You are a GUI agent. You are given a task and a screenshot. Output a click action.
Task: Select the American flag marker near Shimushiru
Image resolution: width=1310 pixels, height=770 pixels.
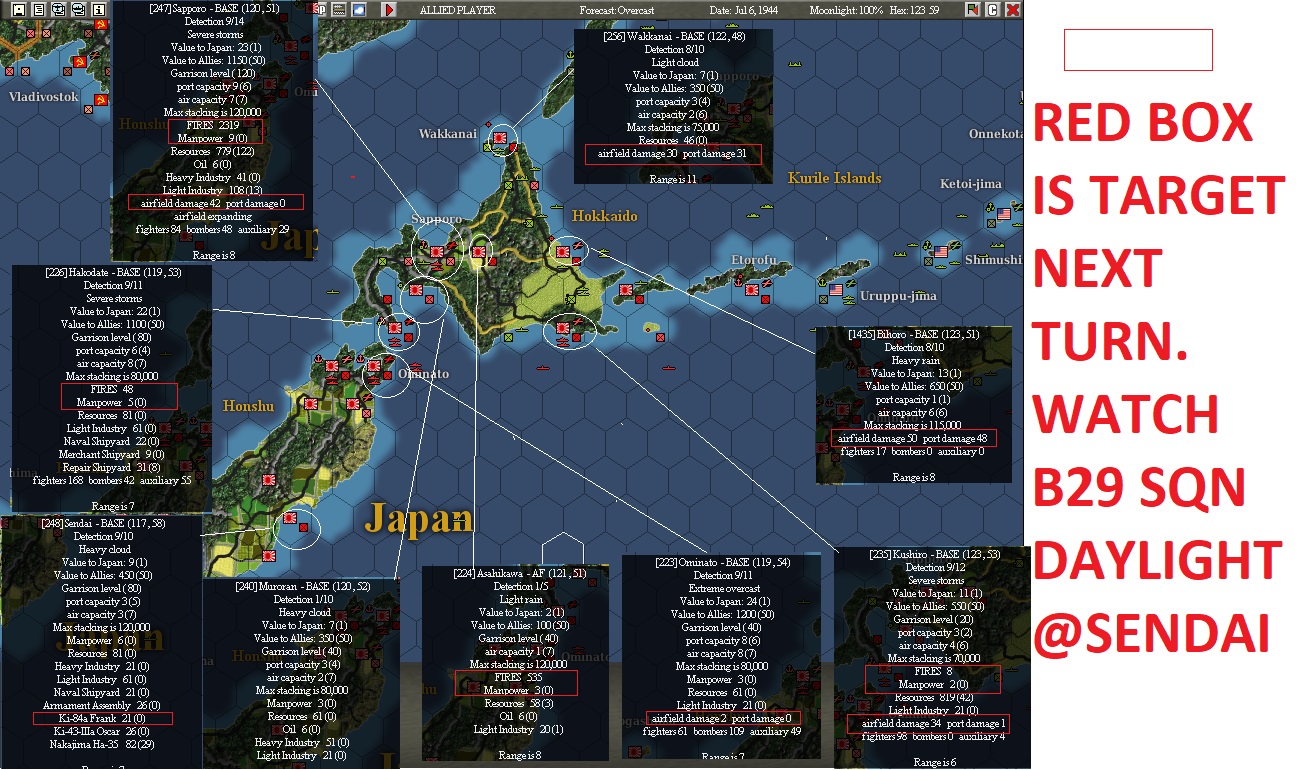941,251
